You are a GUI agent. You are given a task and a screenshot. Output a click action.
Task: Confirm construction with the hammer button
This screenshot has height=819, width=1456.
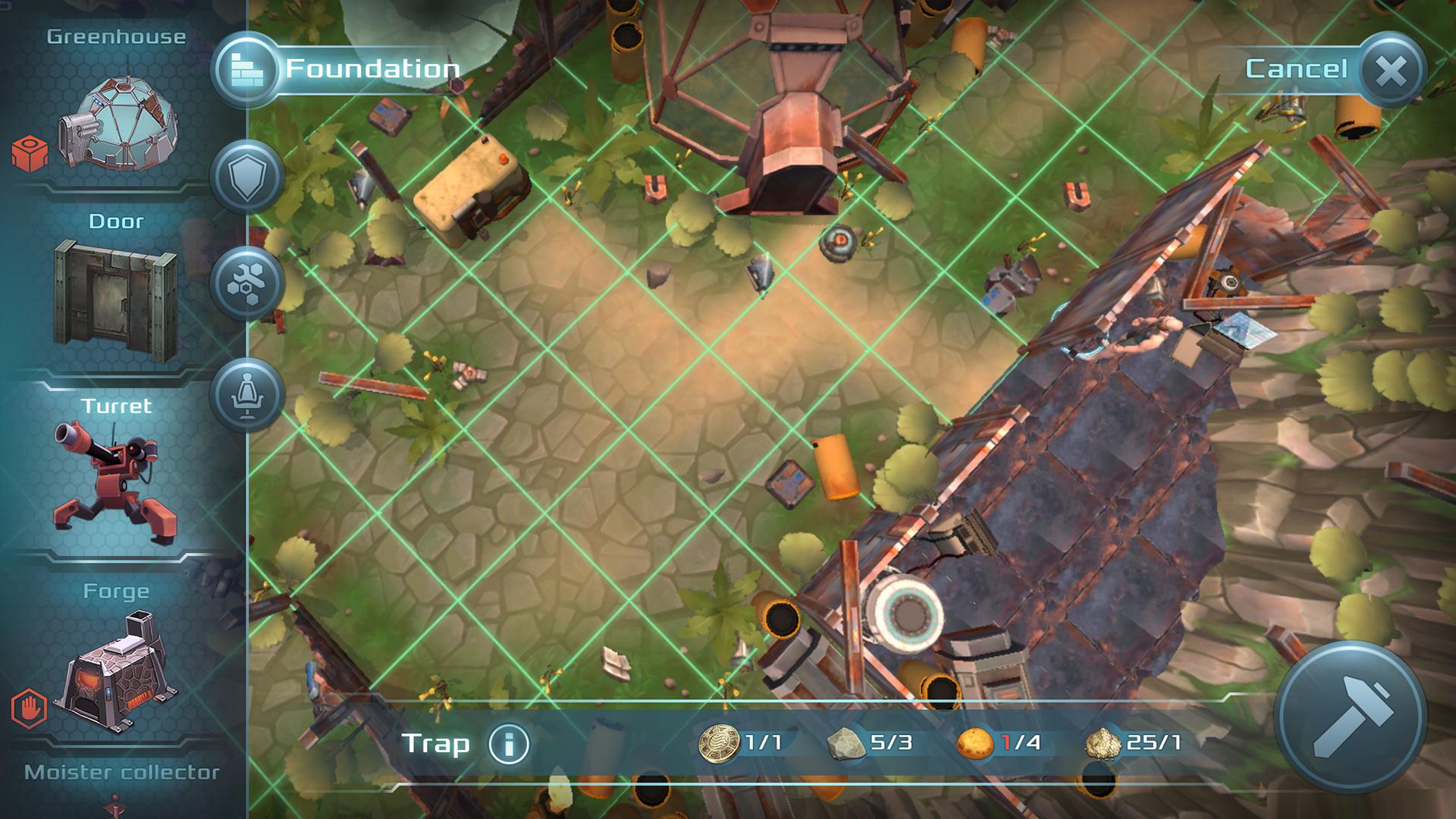point(1351,717)
